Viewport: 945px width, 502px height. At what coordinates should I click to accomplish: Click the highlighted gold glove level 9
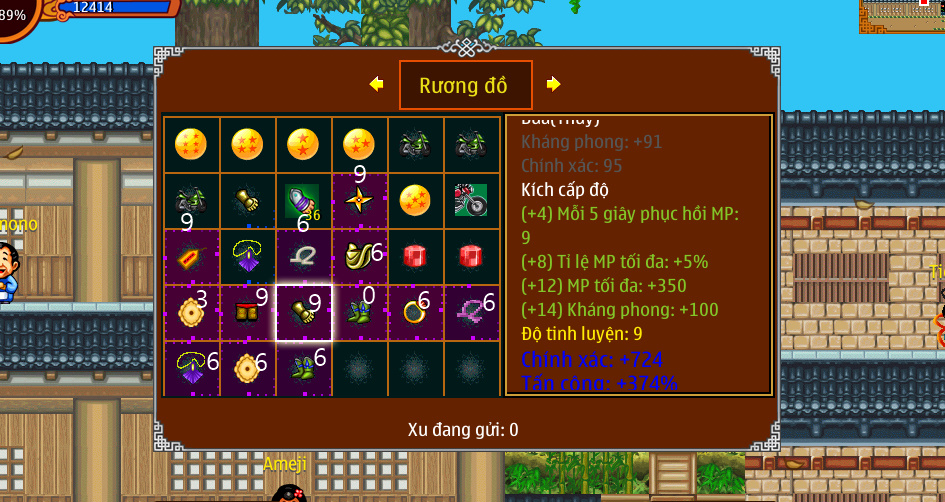click(303, 313)
